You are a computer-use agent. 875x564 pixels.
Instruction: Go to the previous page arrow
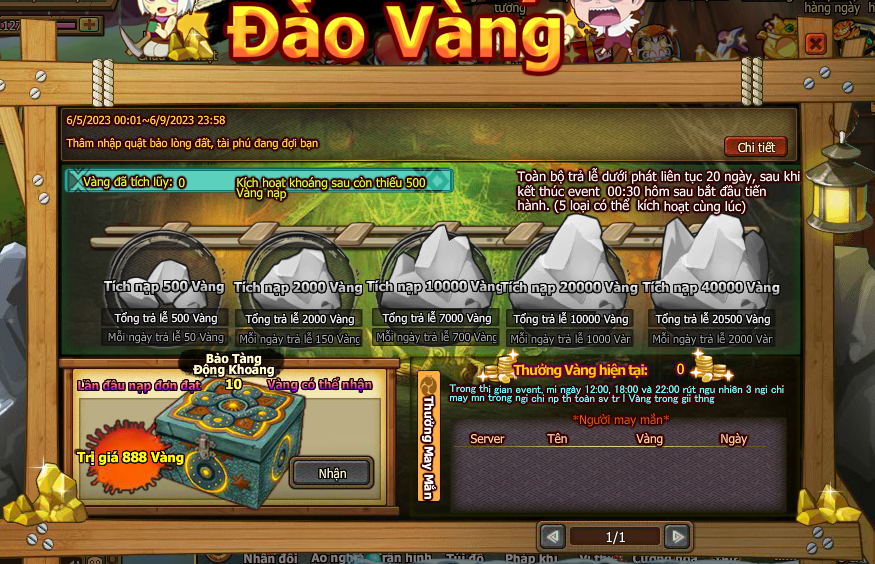click(552, 537)
